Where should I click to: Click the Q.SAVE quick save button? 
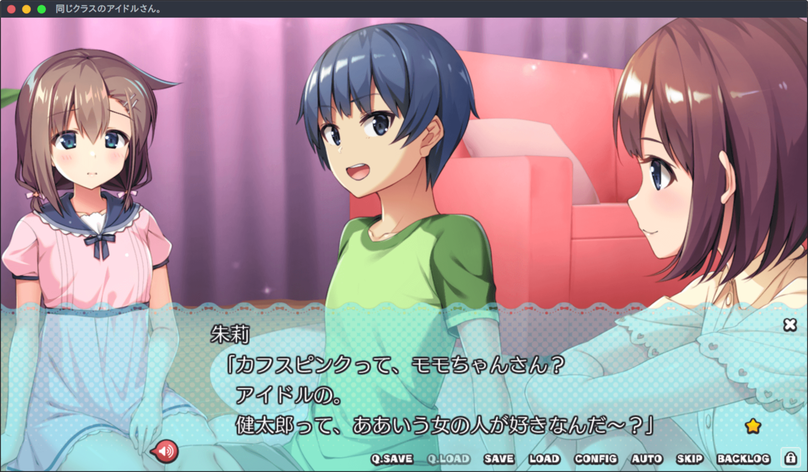tap(392, 459)
